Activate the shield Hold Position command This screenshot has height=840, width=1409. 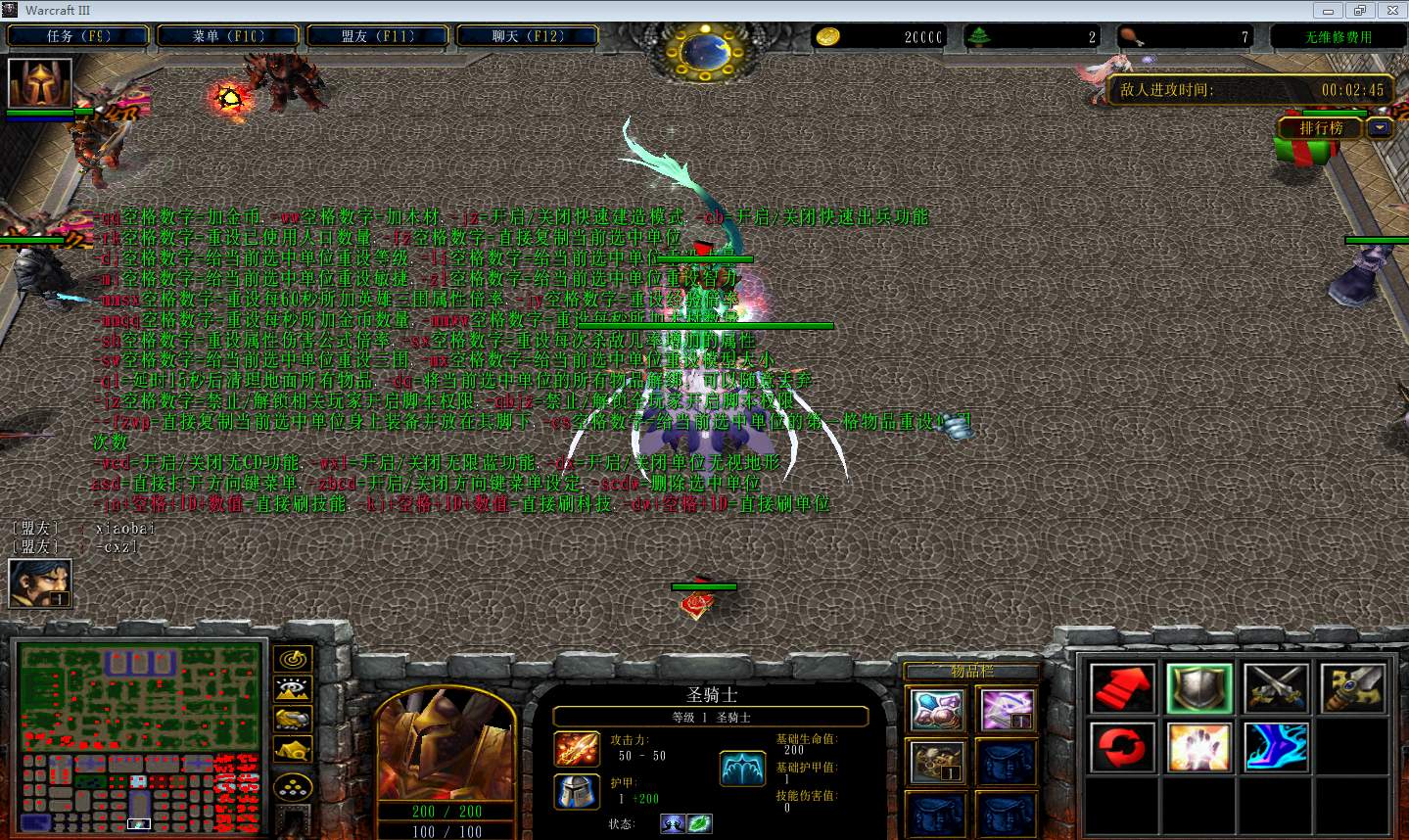click(1199, 688)
